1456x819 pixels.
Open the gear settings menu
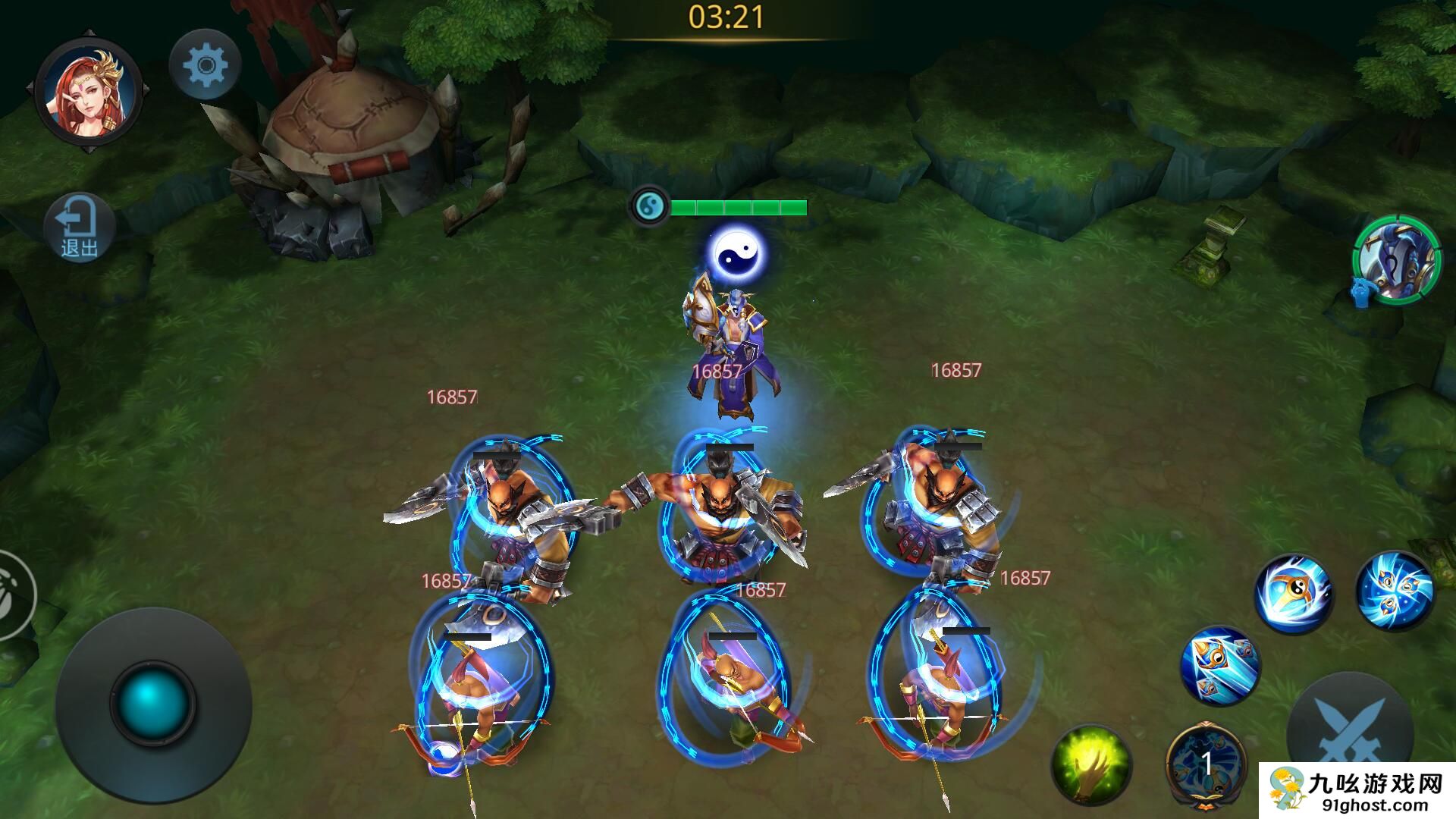click(205, 65)
